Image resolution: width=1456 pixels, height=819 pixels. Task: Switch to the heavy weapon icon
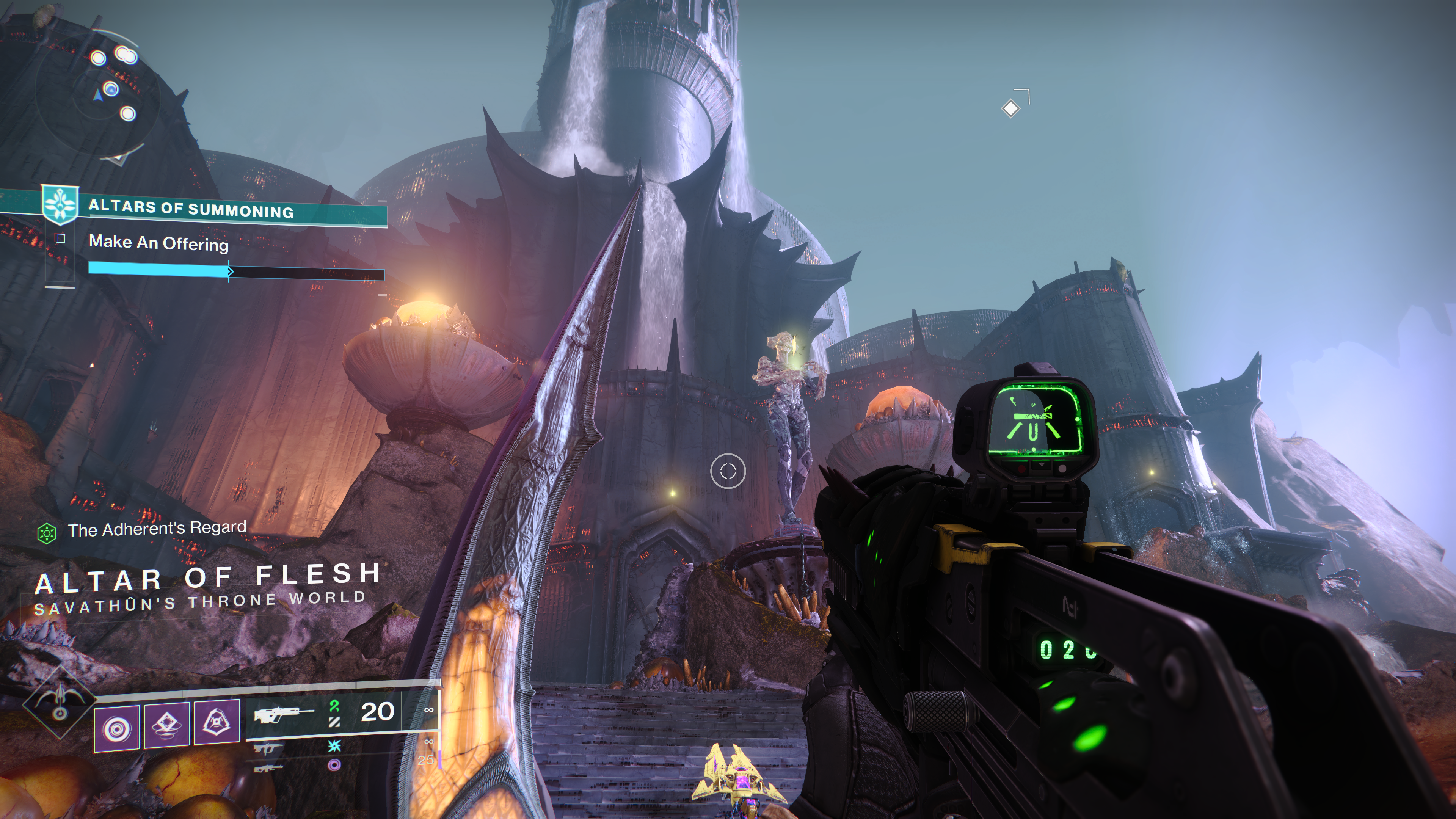tap(268, 768)
